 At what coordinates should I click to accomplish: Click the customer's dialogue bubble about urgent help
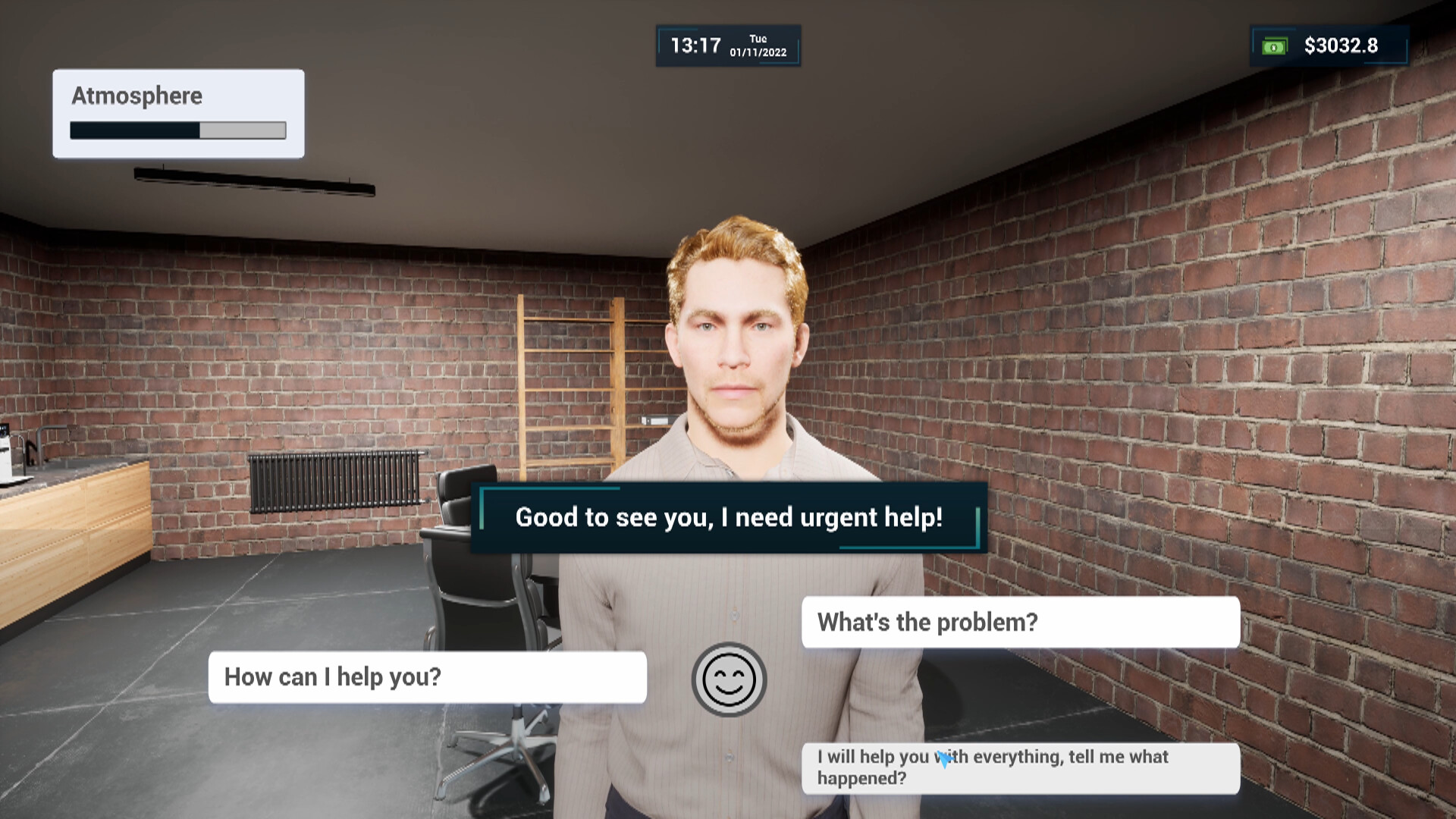point(727,517)
